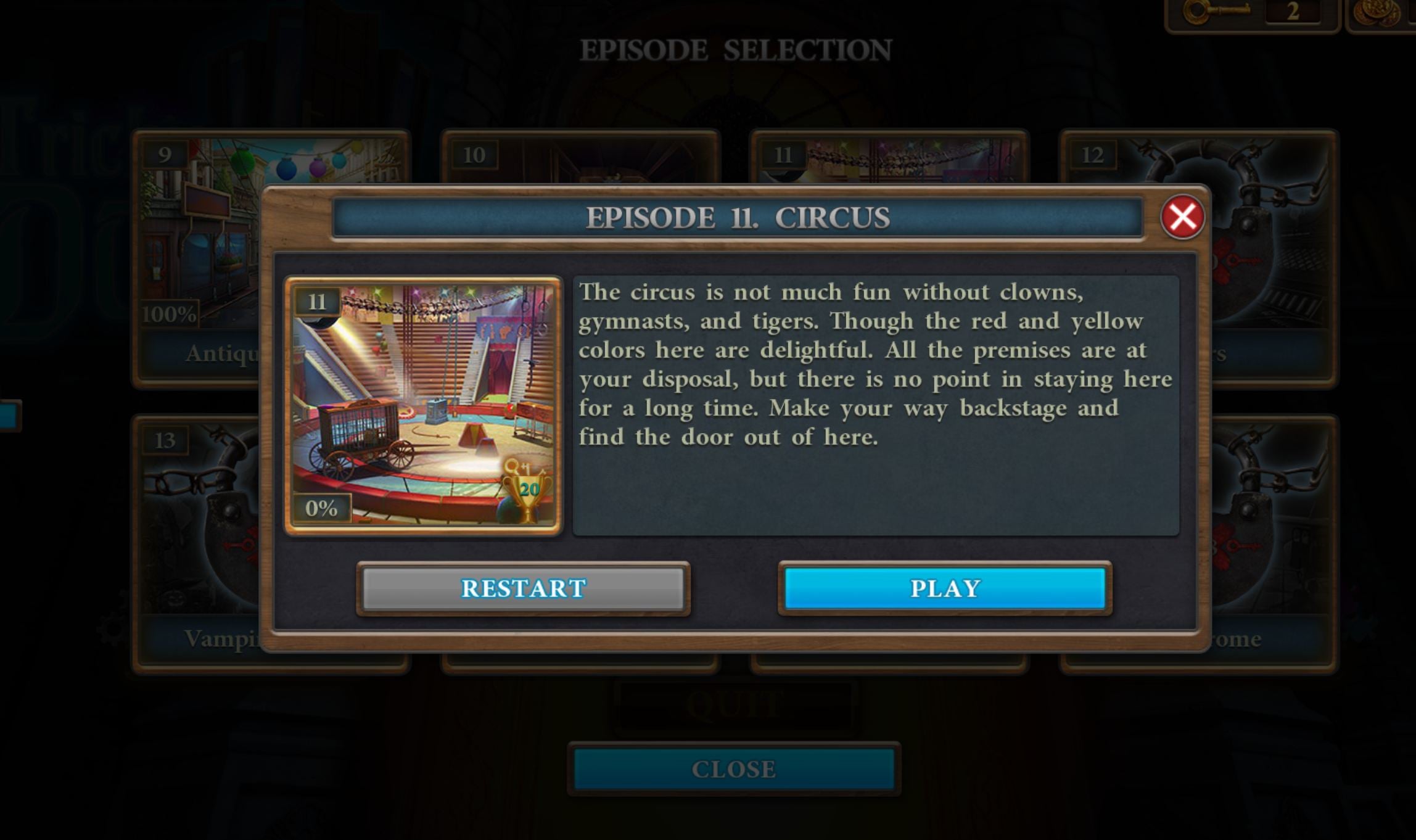Image resolution: width=1416 pixels, height=840 pixels.
Task: Close the episode selection screen
Action: [x=734, y=769]
